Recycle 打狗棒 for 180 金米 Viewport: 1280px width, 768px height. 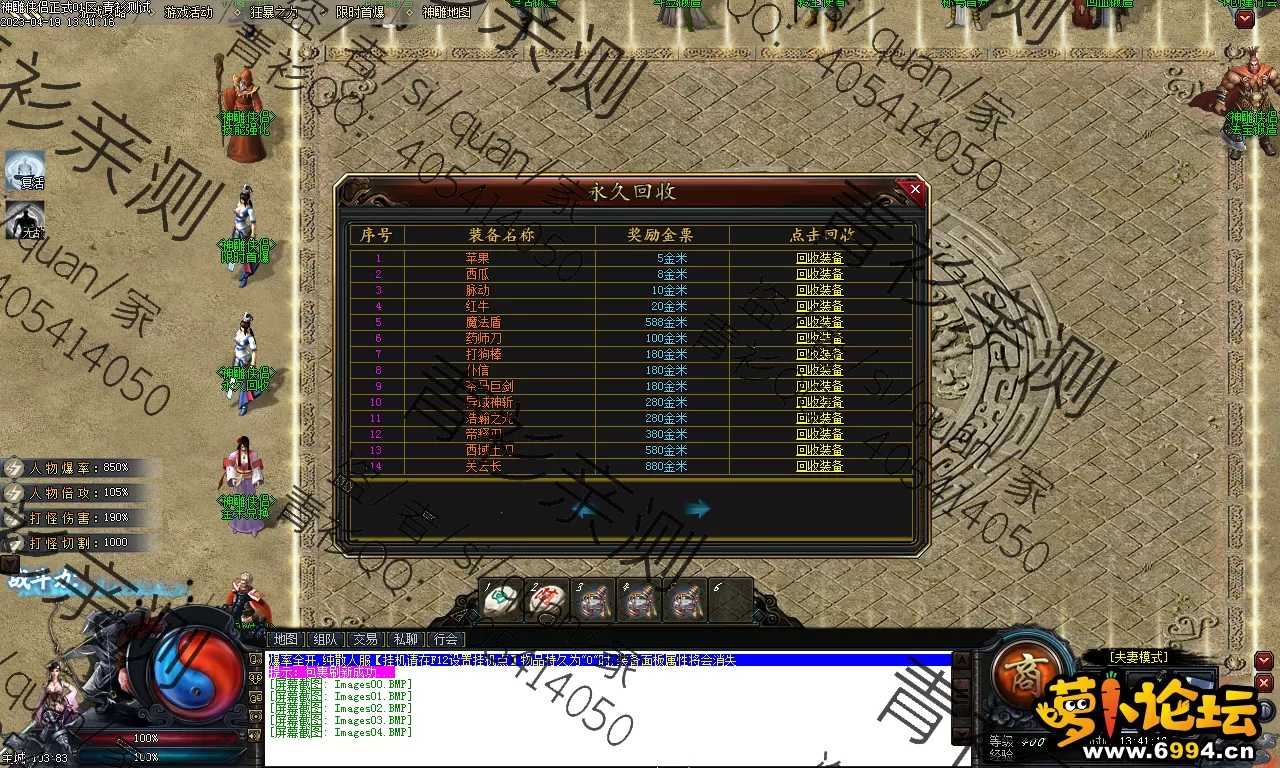point(819,354)
